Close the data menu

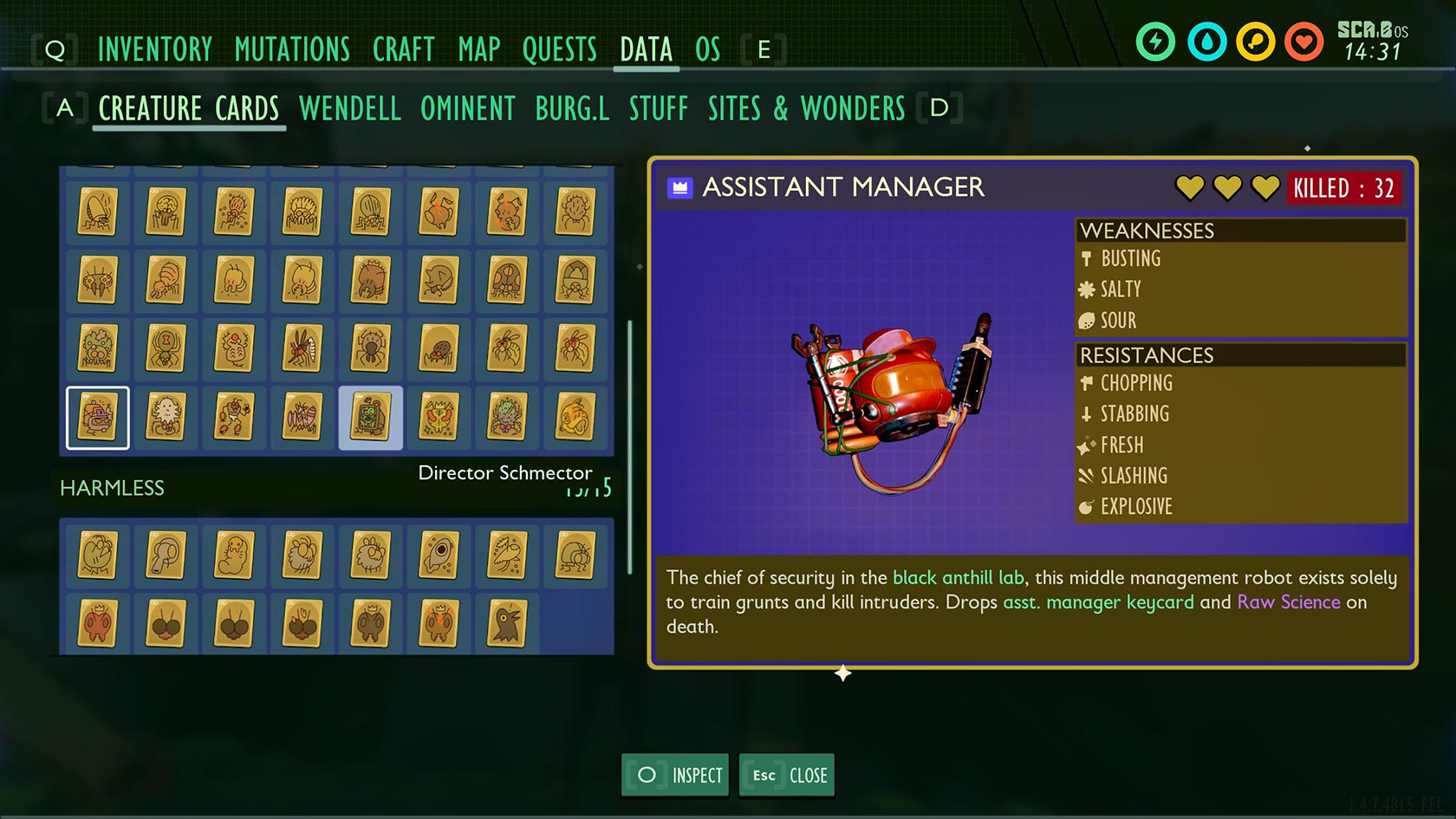787,775
